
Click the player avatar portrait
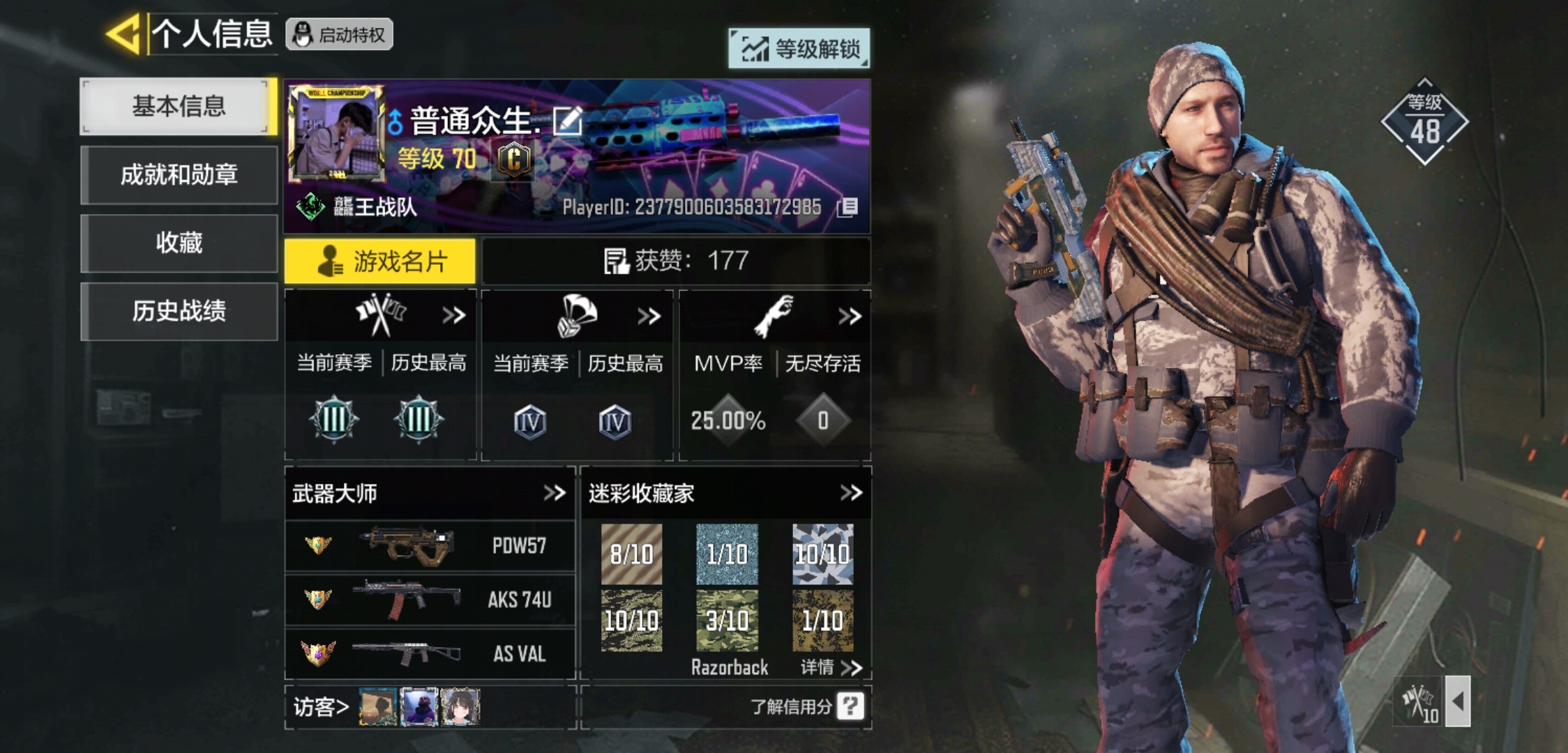tap(336, 132)
